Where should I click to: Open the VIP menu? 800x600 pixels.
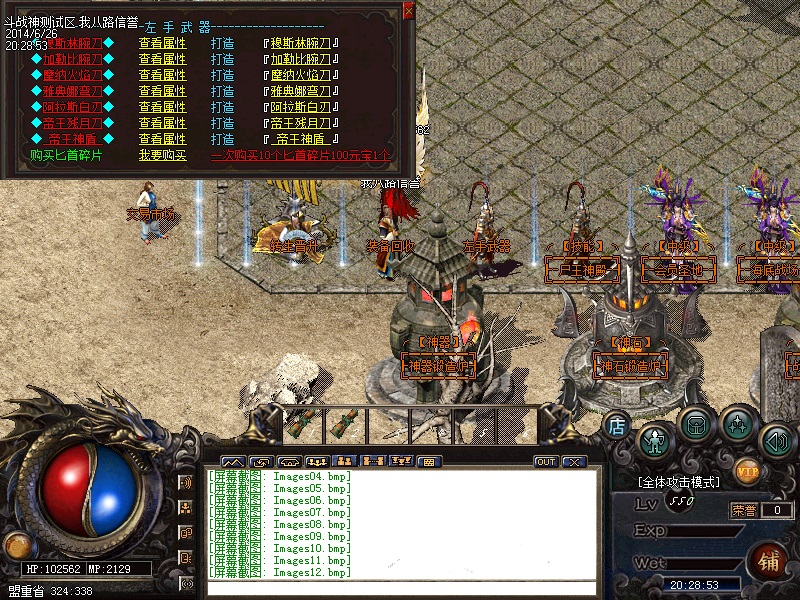[747, 469]
